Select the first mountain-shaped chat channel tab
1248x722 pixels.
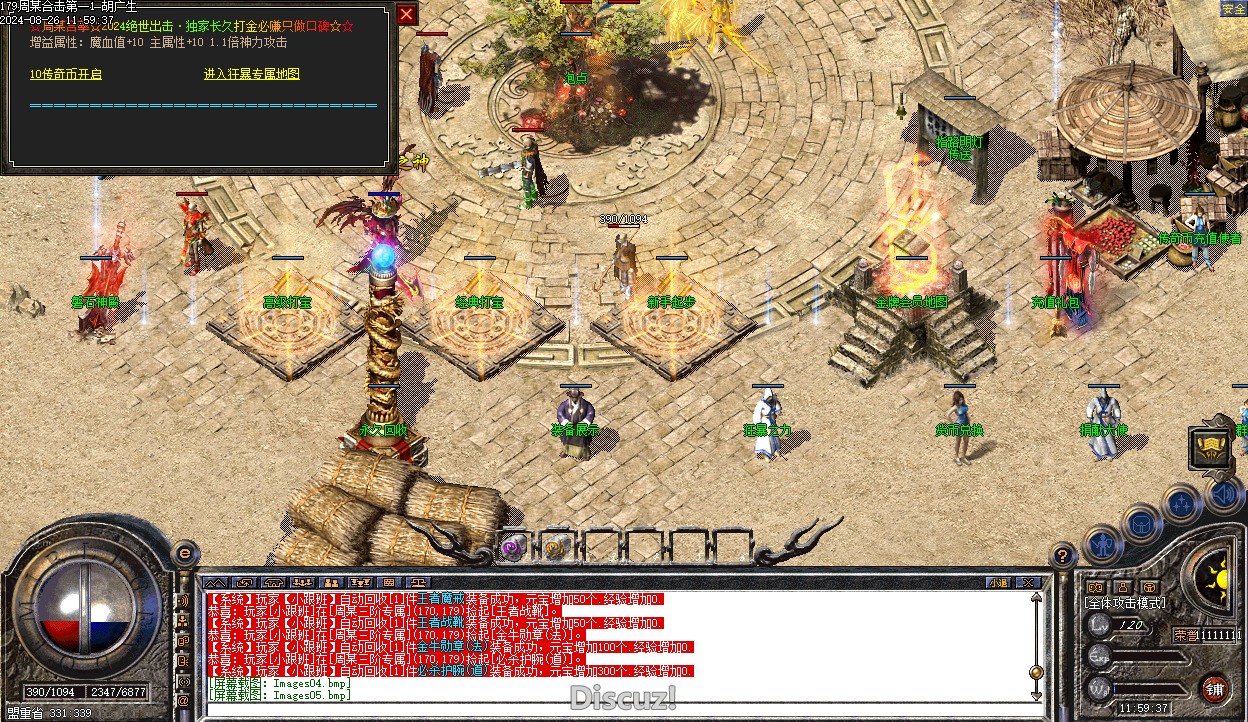pos(215,582)
